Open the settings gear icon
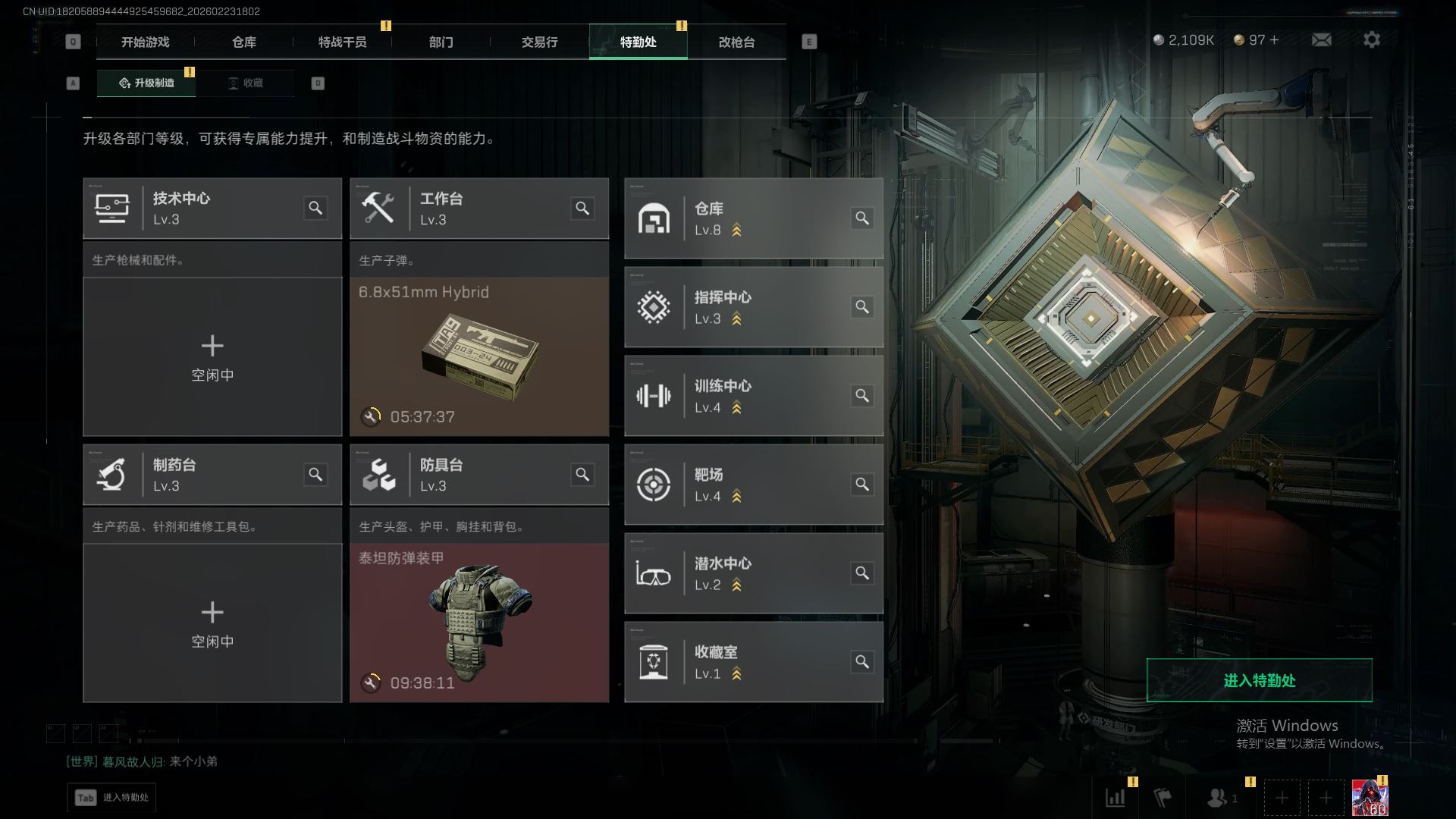Screen dimensions: 1456x819 (1371, 40)
